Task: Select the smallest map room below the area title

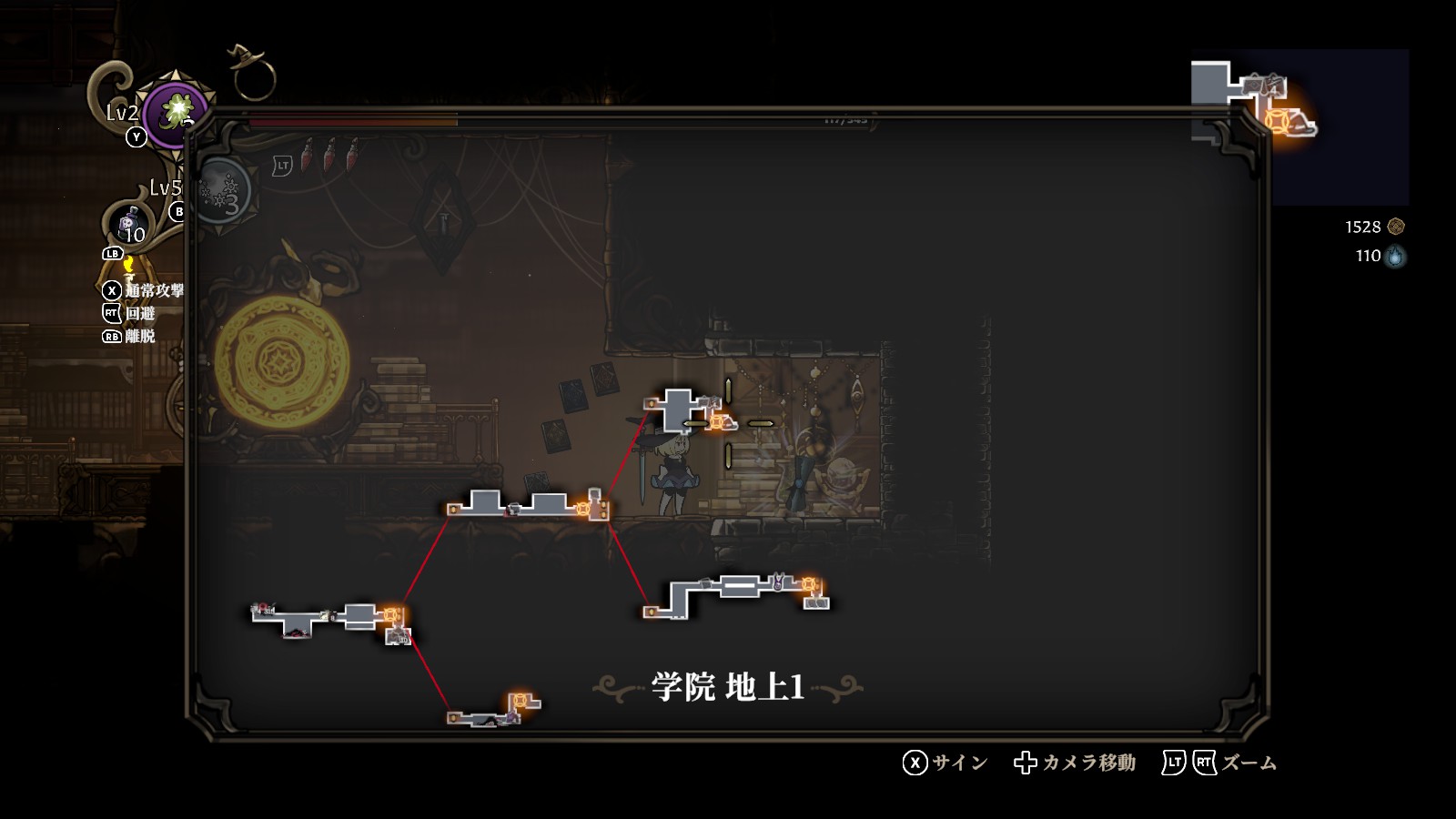Action: coord(491,713)
